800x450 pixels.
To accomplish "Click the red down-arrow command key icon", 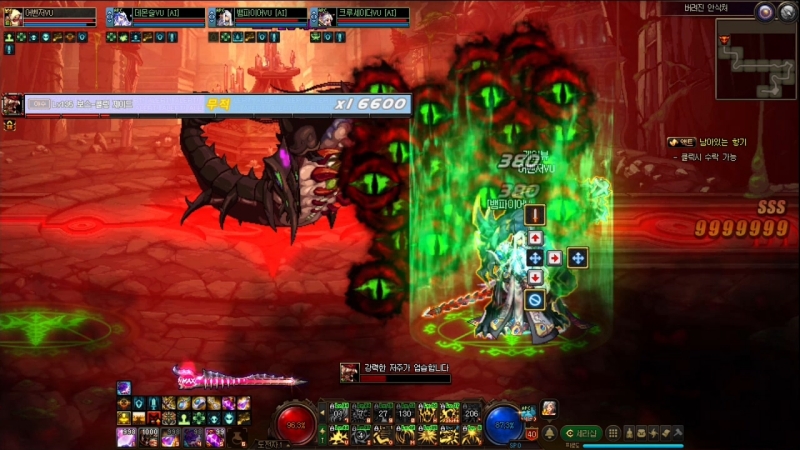I will (x=535, y=277).
